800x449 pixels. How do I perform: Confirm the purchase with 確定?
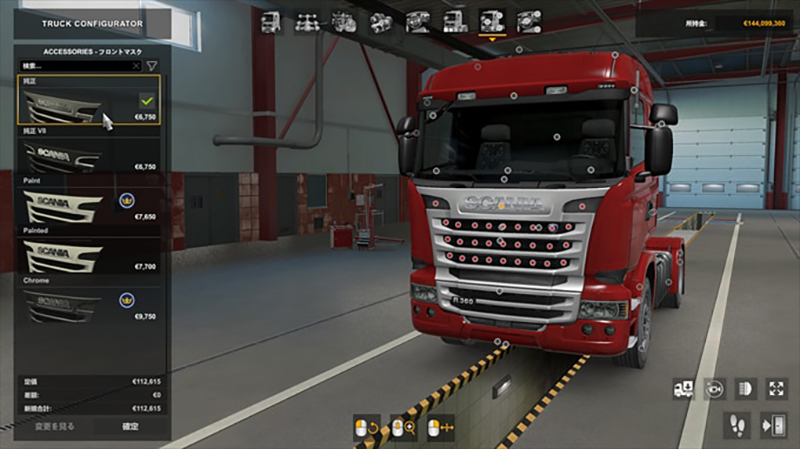point(131,426)
